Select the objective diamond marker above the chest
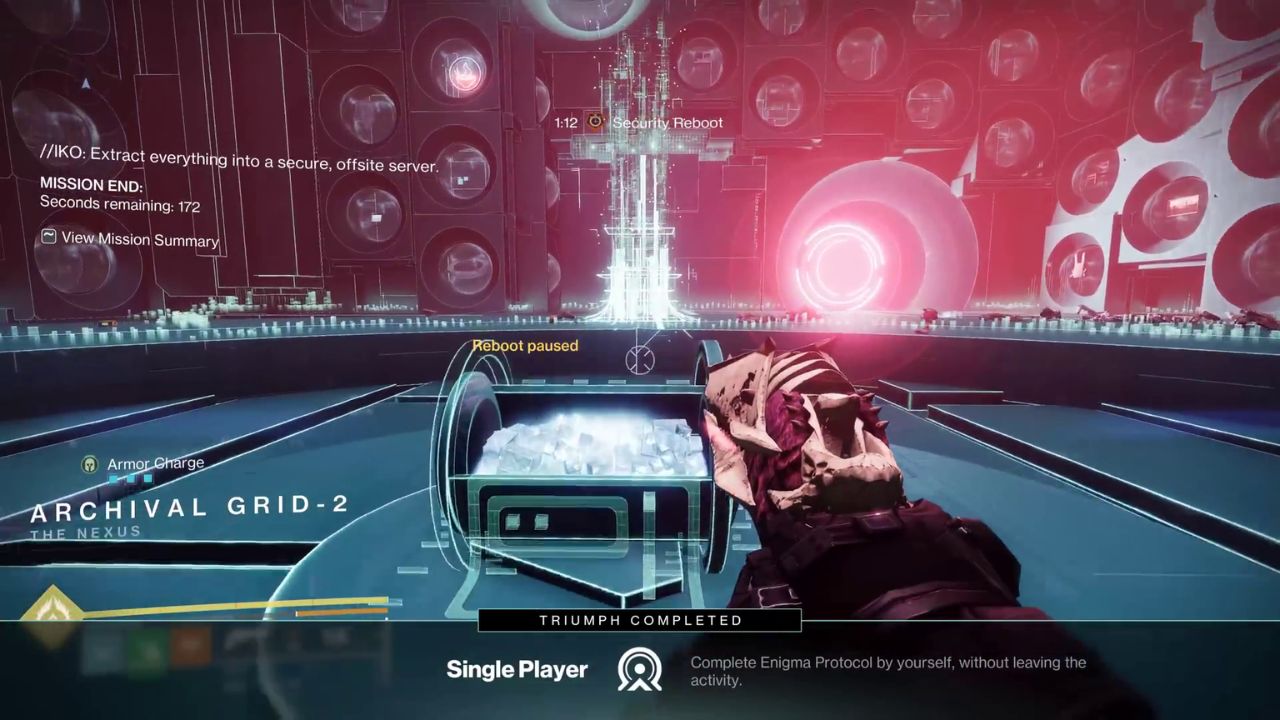Screen dimensions: 1280x720 pyautogui.click(x=640, y=359)
